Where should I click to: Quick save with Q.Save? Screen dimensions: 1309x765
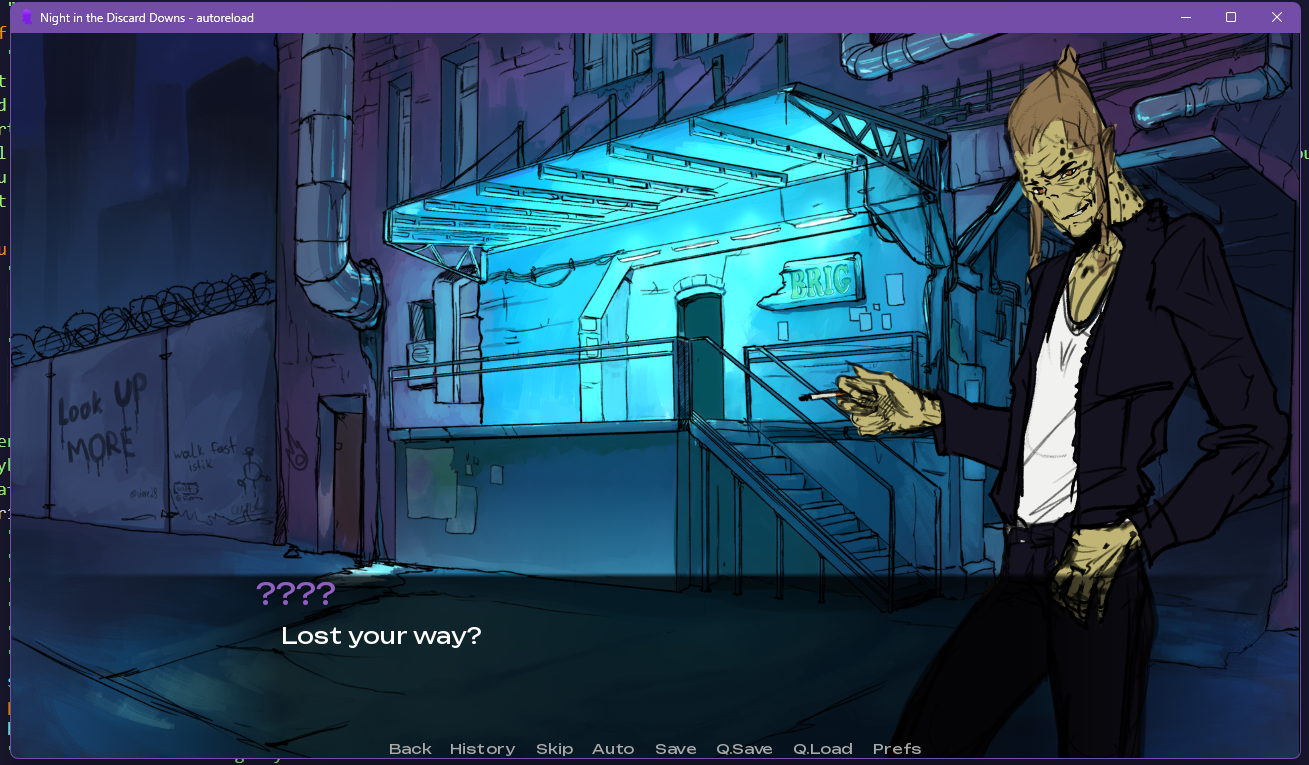tap(744, 749)
